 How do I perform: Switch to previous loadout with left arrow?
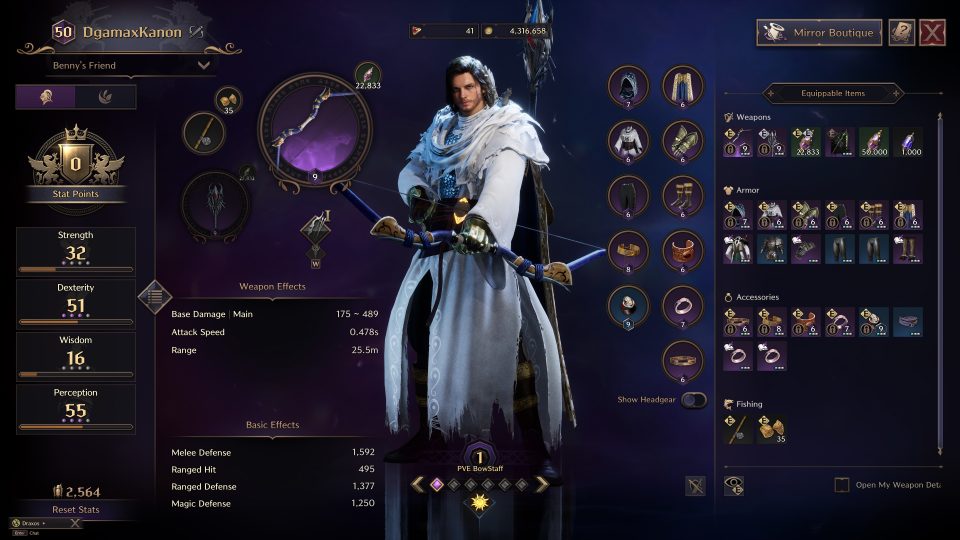(417, 484)
